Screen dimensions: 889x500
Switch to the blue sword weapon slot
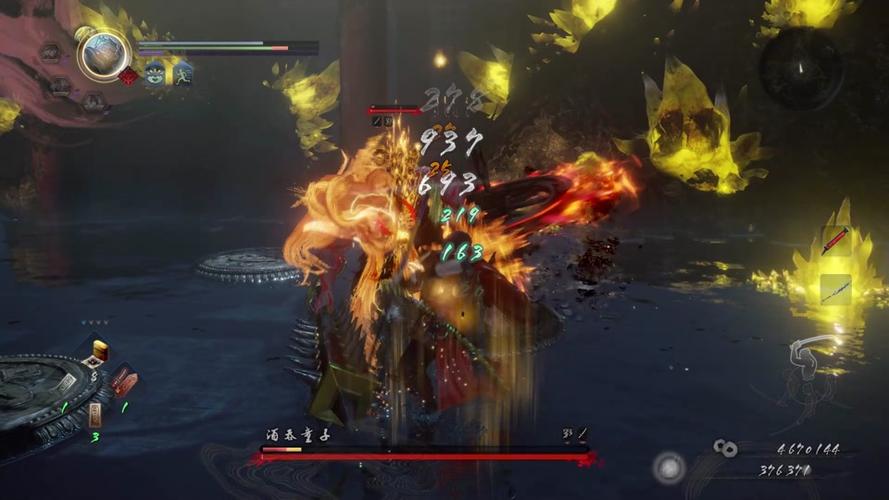point(835,289)
